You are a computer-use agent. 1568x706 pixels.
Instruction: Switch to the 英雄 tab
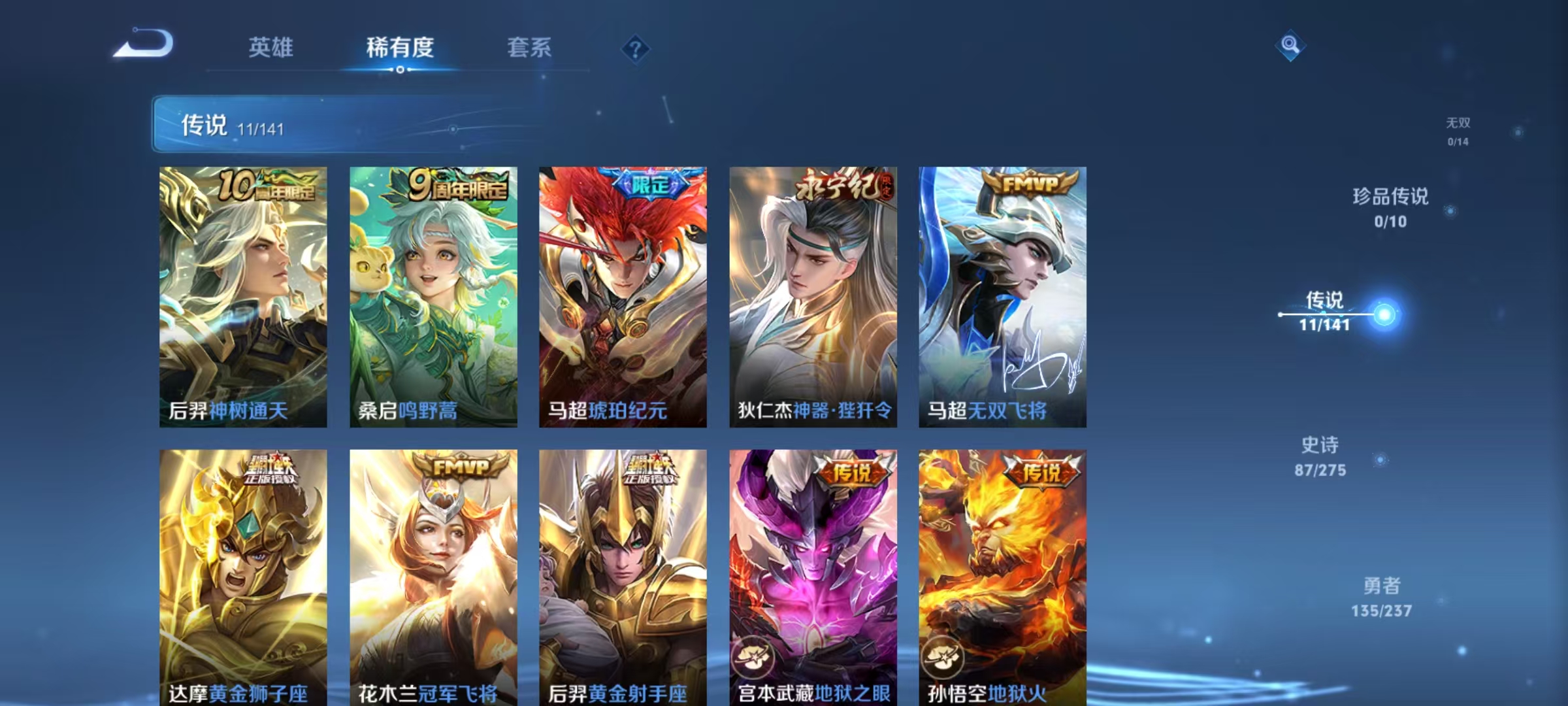pyautogui.click(x=270, y=48)
